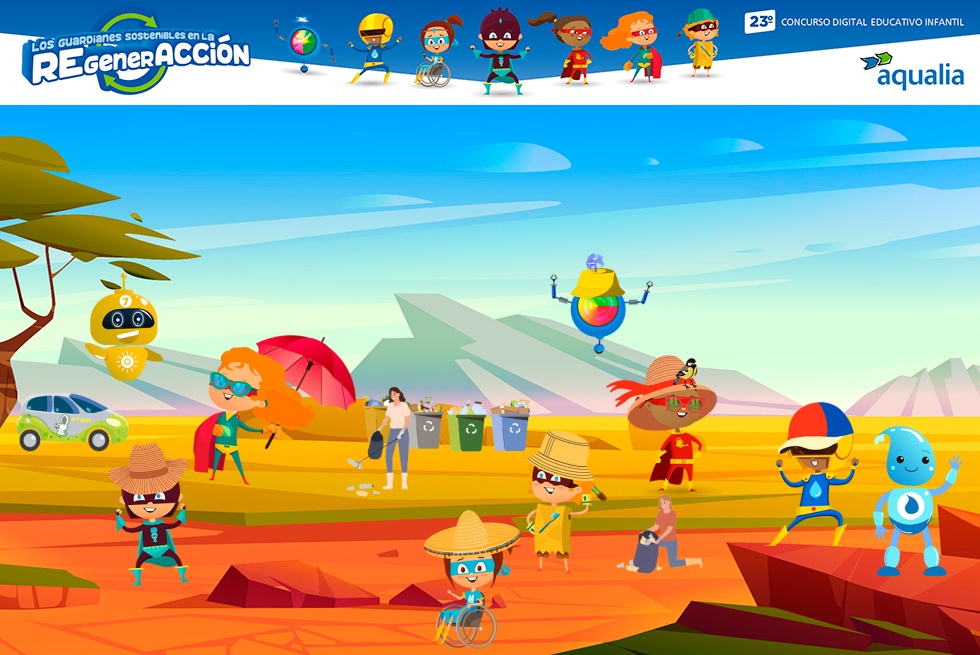Open the REgenerACCIÓN logo in the header

(x=137, y=57)
